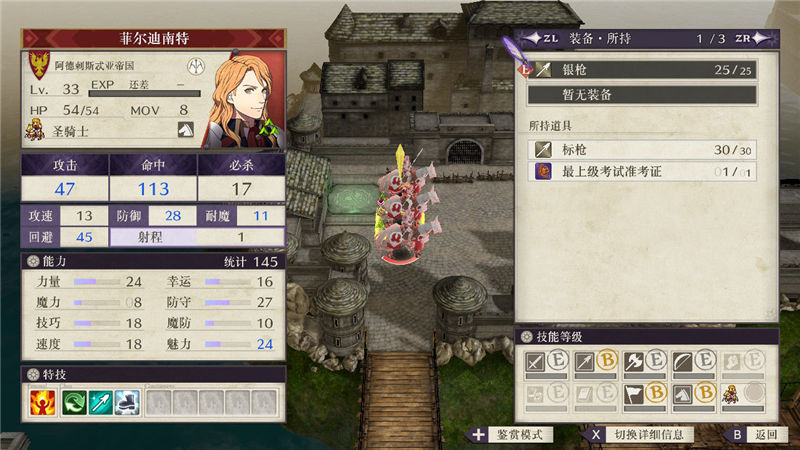Inspect the bow skill level
Screen dimensions: 800x450
693,362
